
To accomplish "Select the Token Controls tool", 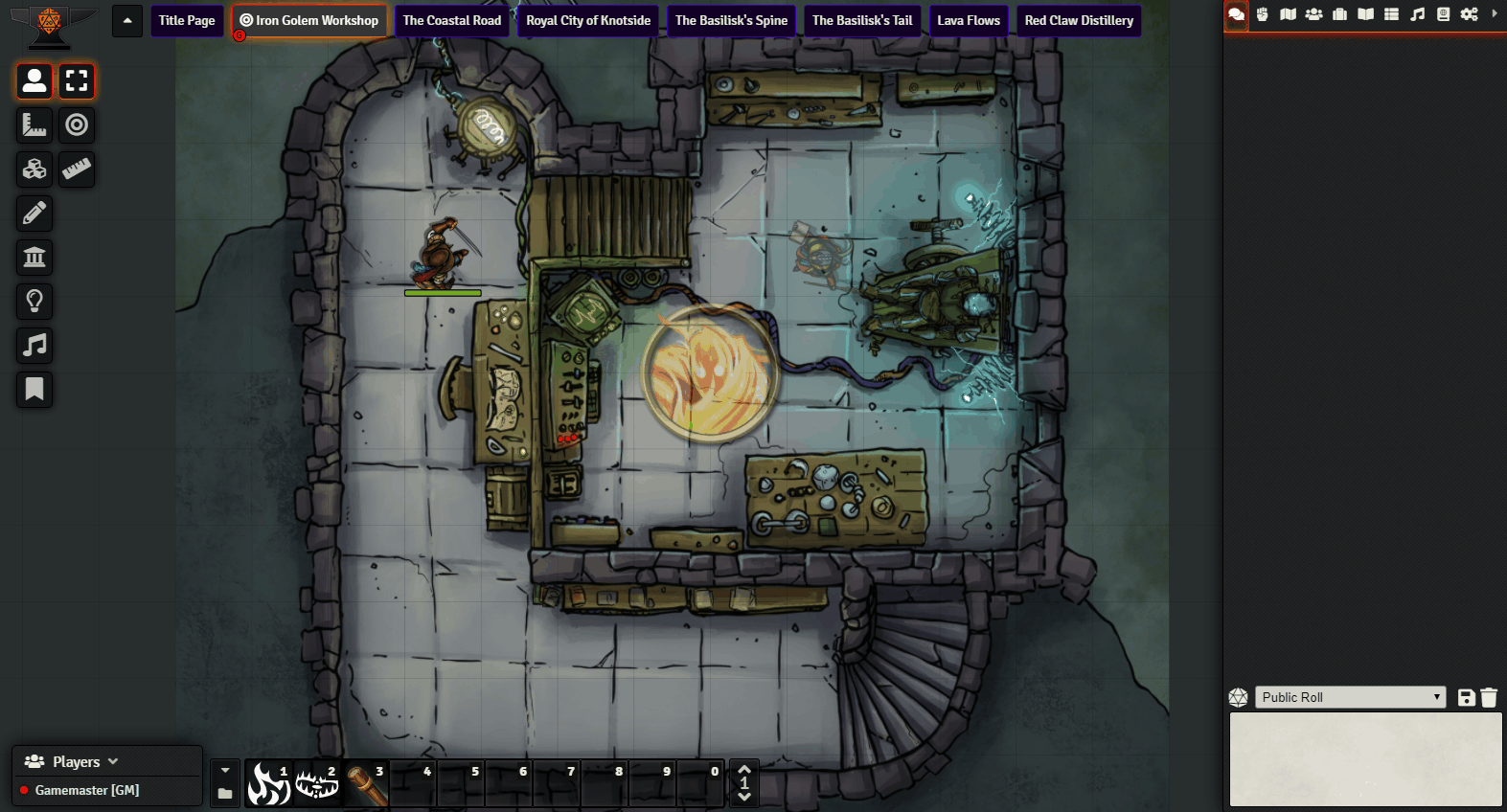I will pyautogui.click(x=34, y=81).
